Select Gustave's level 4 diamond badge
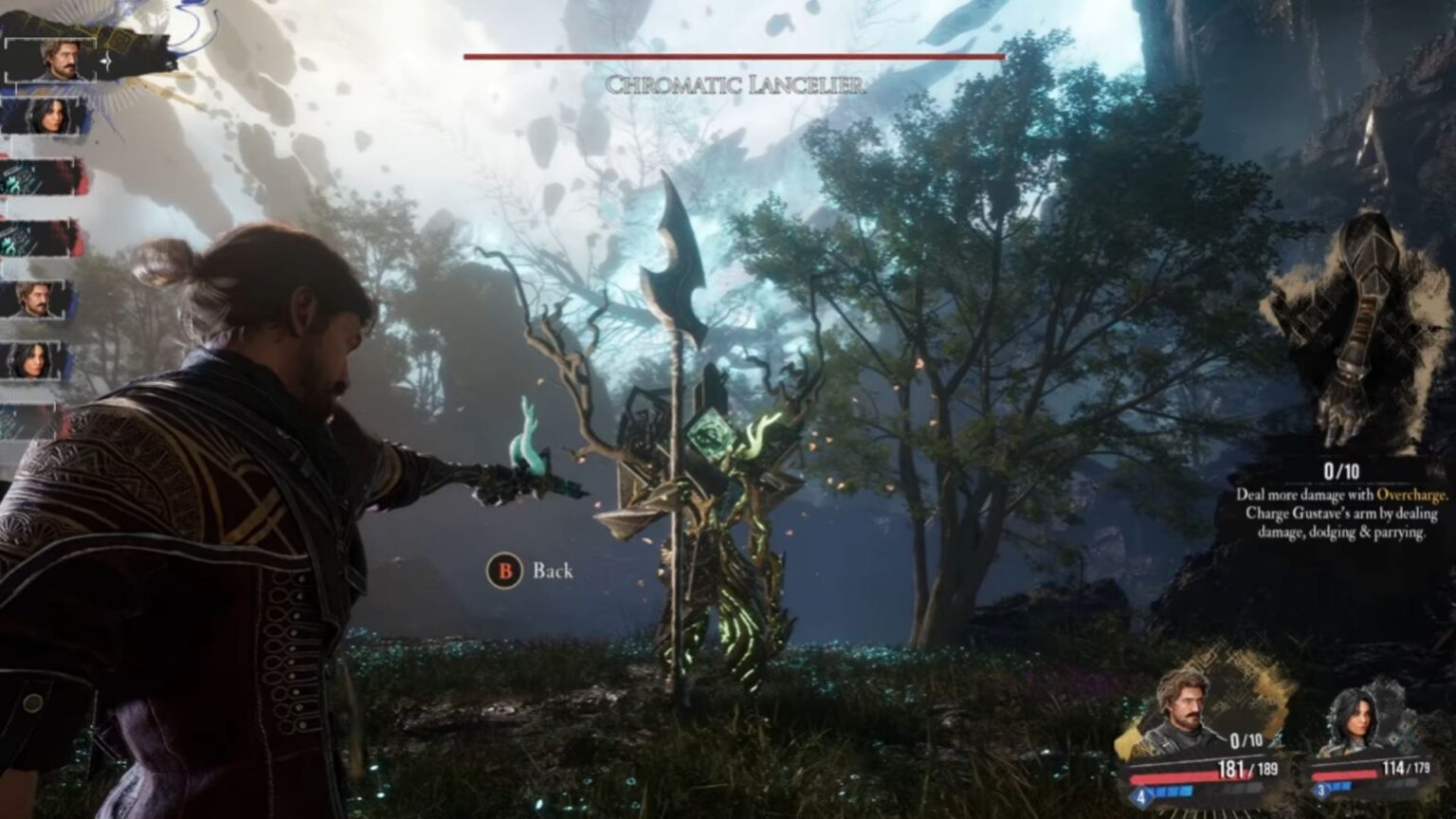Viewport: 1456px width, 819px height. 1141,794
